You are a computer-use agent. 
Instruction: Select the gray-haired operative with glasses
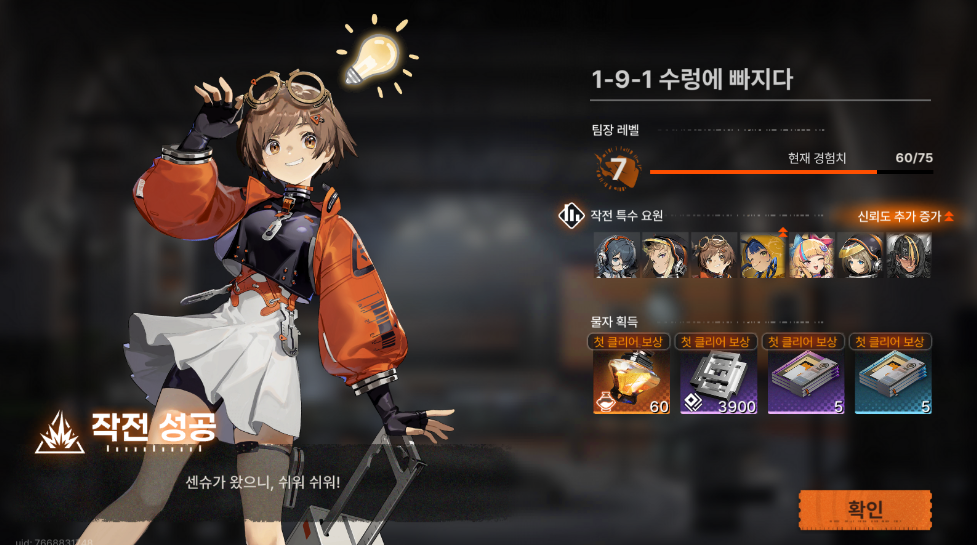point(615,255)
